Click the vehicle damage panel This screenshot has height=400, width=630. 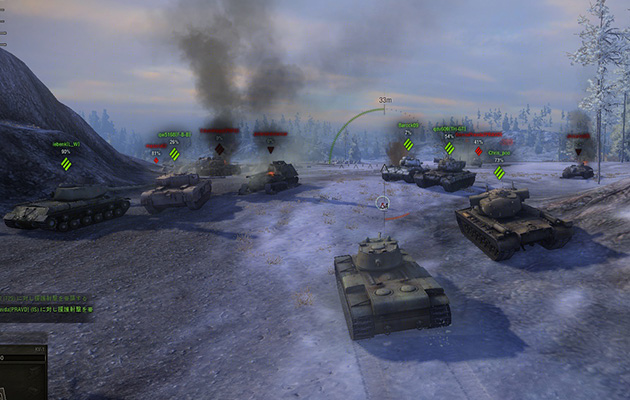(x=23, y=371)
